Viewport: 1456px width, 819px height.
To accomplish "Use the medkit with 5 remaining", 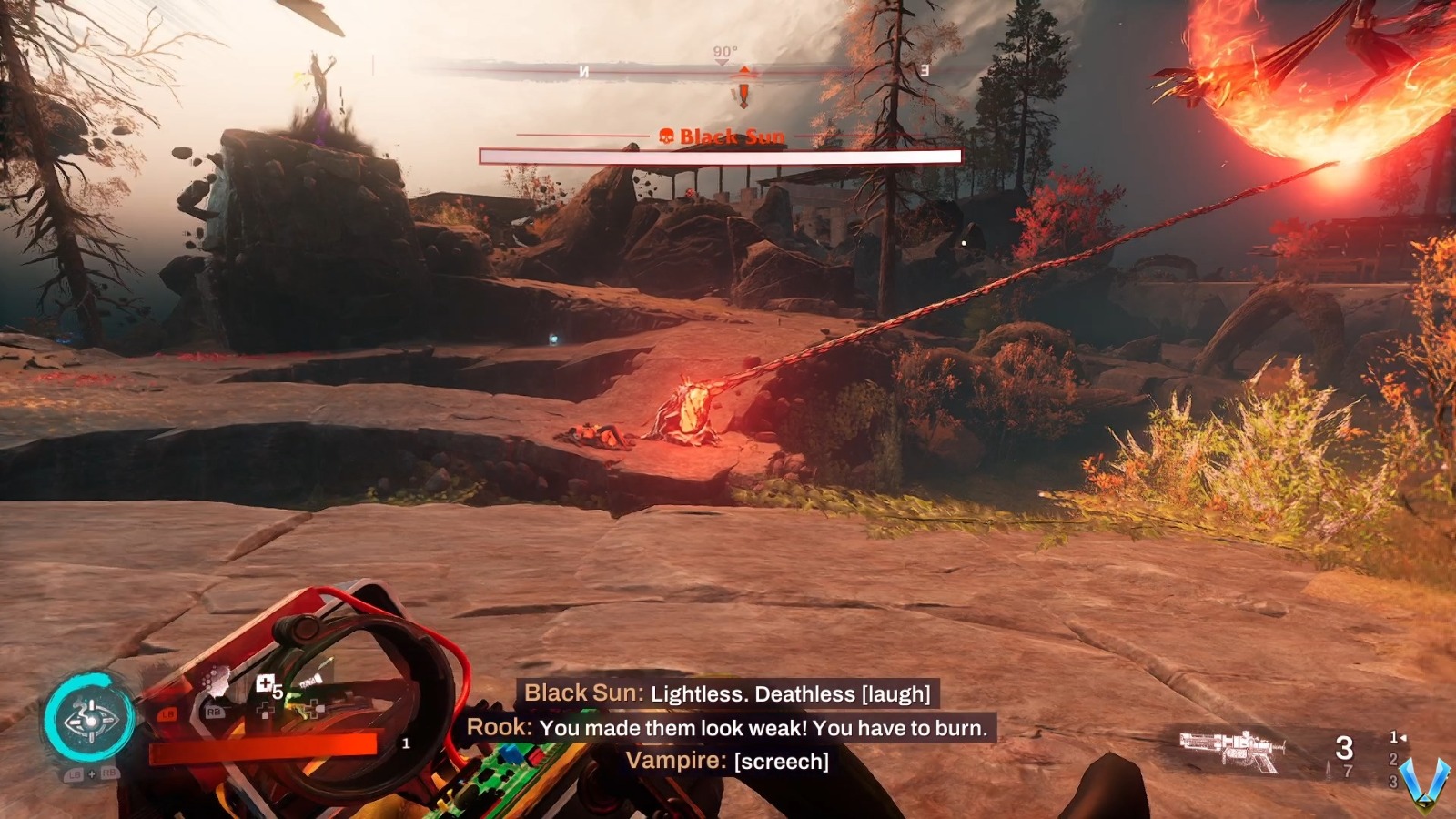I will coord(266,684).
